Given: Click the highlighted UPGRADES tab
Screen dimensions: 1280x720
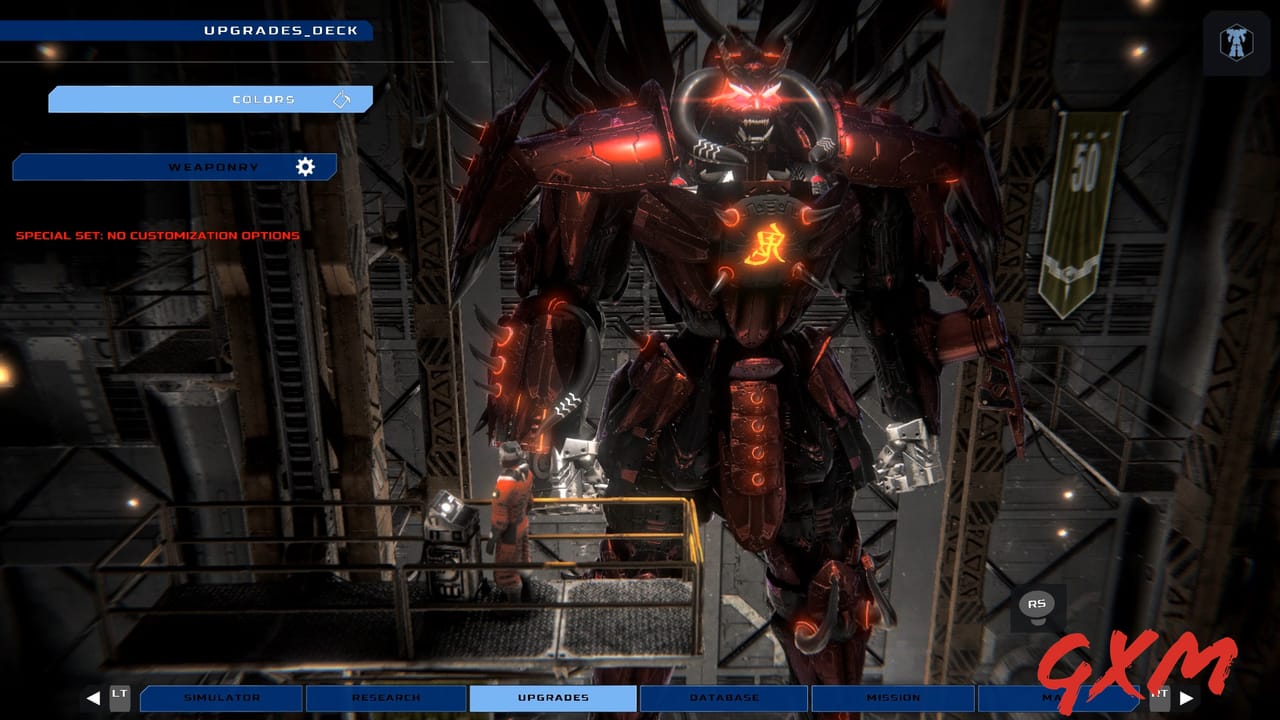Looking at the screenshot, I should (552, 698).
